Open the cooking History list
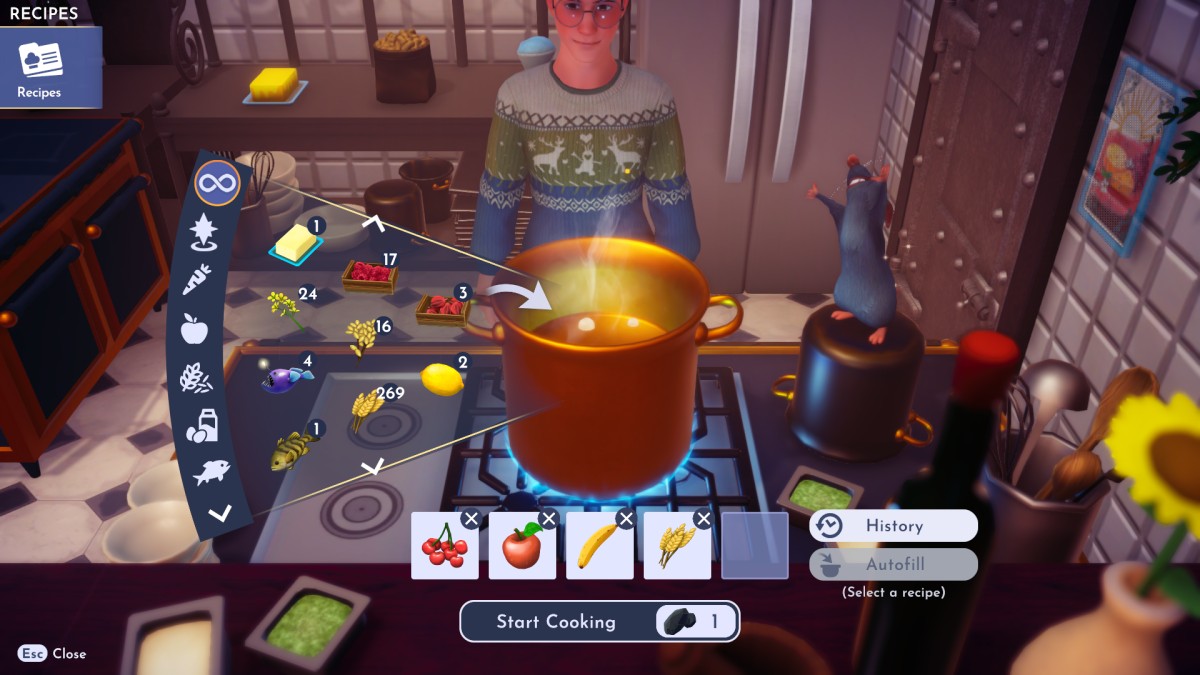1200x675 pixels. point(893,526)
